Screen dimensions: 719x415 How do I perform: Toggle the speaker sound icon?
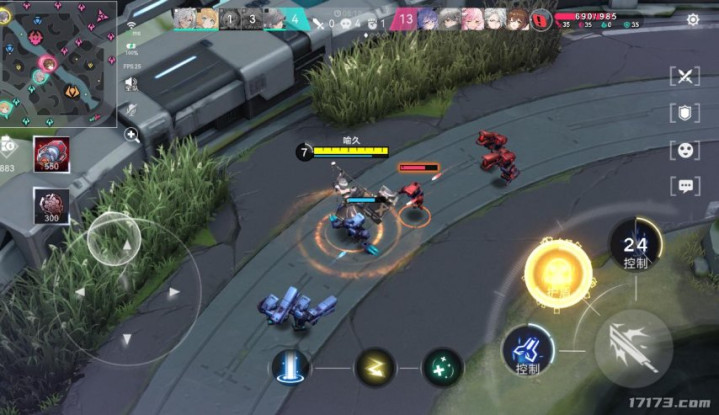pyautogui.click(x=131, y=83)
